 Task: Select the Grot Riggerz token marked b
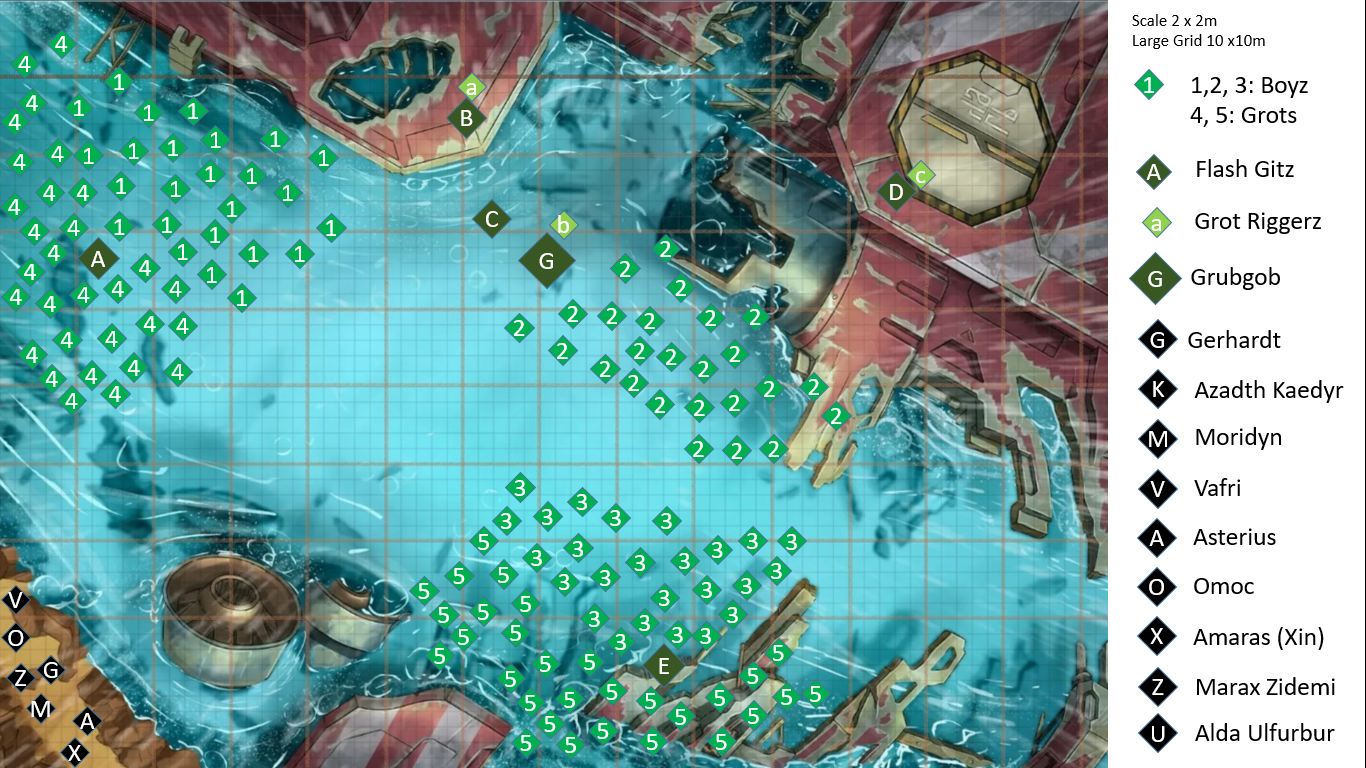point(564,226)
